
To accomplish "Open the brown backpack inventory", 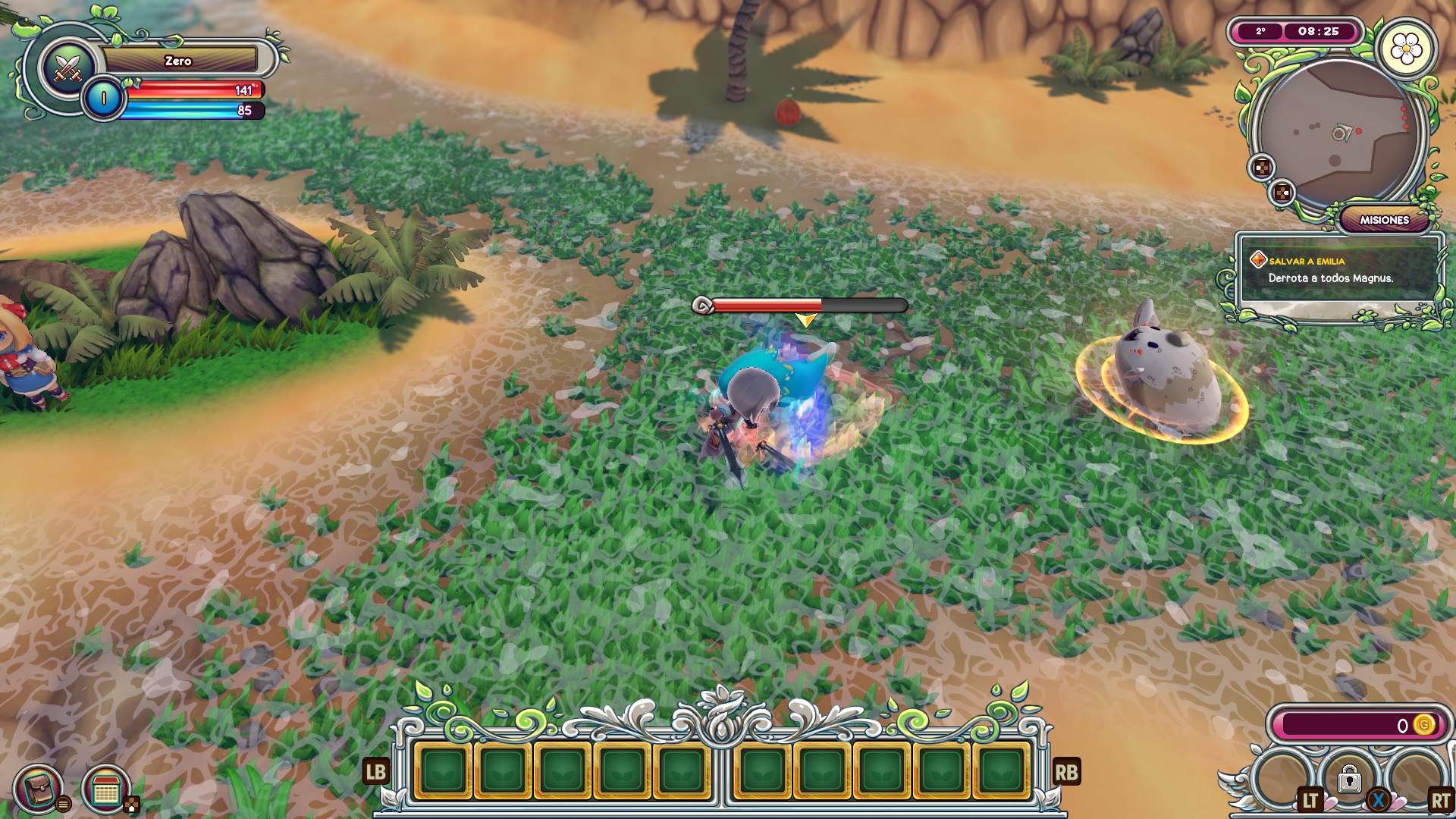I will coord(38,789).
